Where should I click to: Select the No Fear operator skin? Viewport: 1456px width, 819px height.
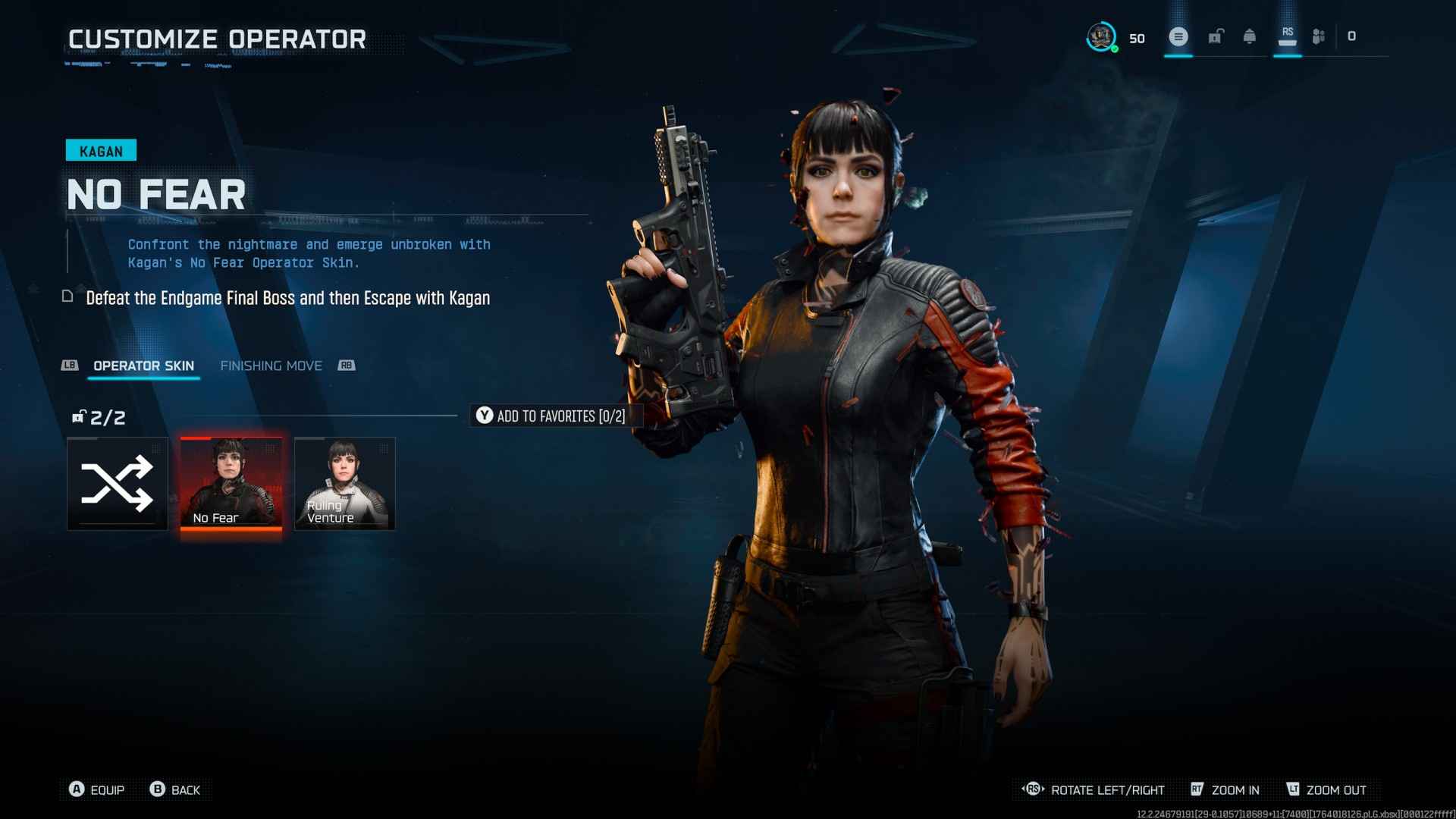coord(231,483)
